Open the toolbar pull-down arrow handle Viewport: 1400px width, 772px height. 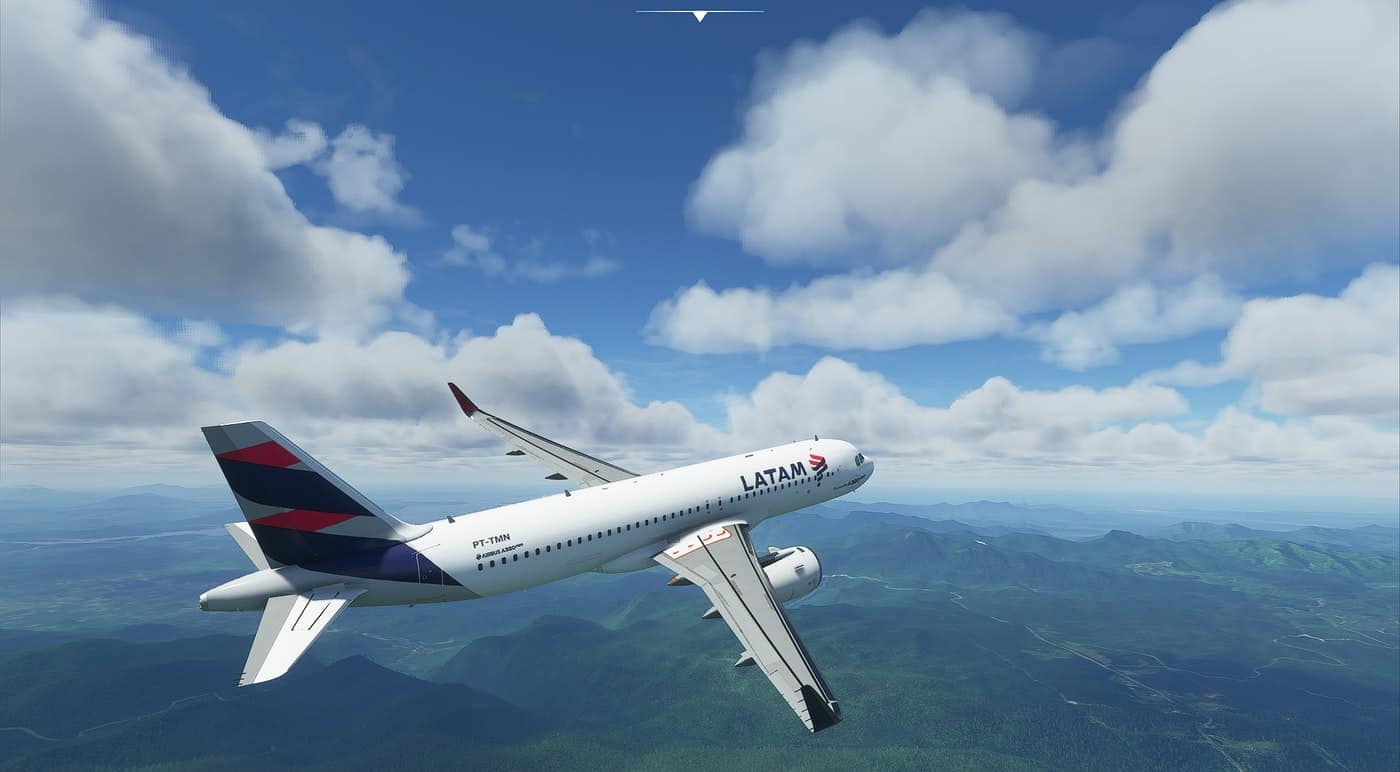pyautogui.click(x=699, y=15)
